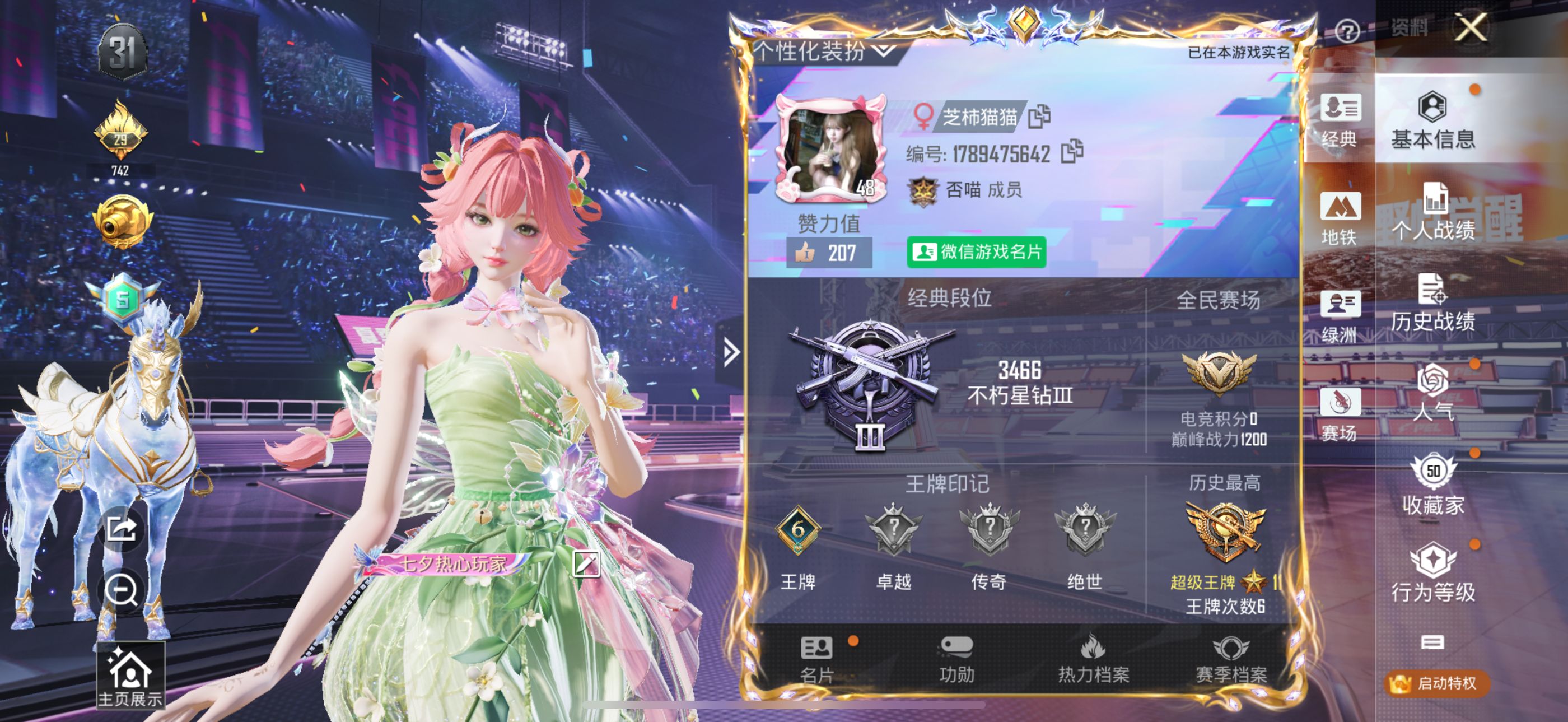Open the help question mark icon

coord(1346,30)
